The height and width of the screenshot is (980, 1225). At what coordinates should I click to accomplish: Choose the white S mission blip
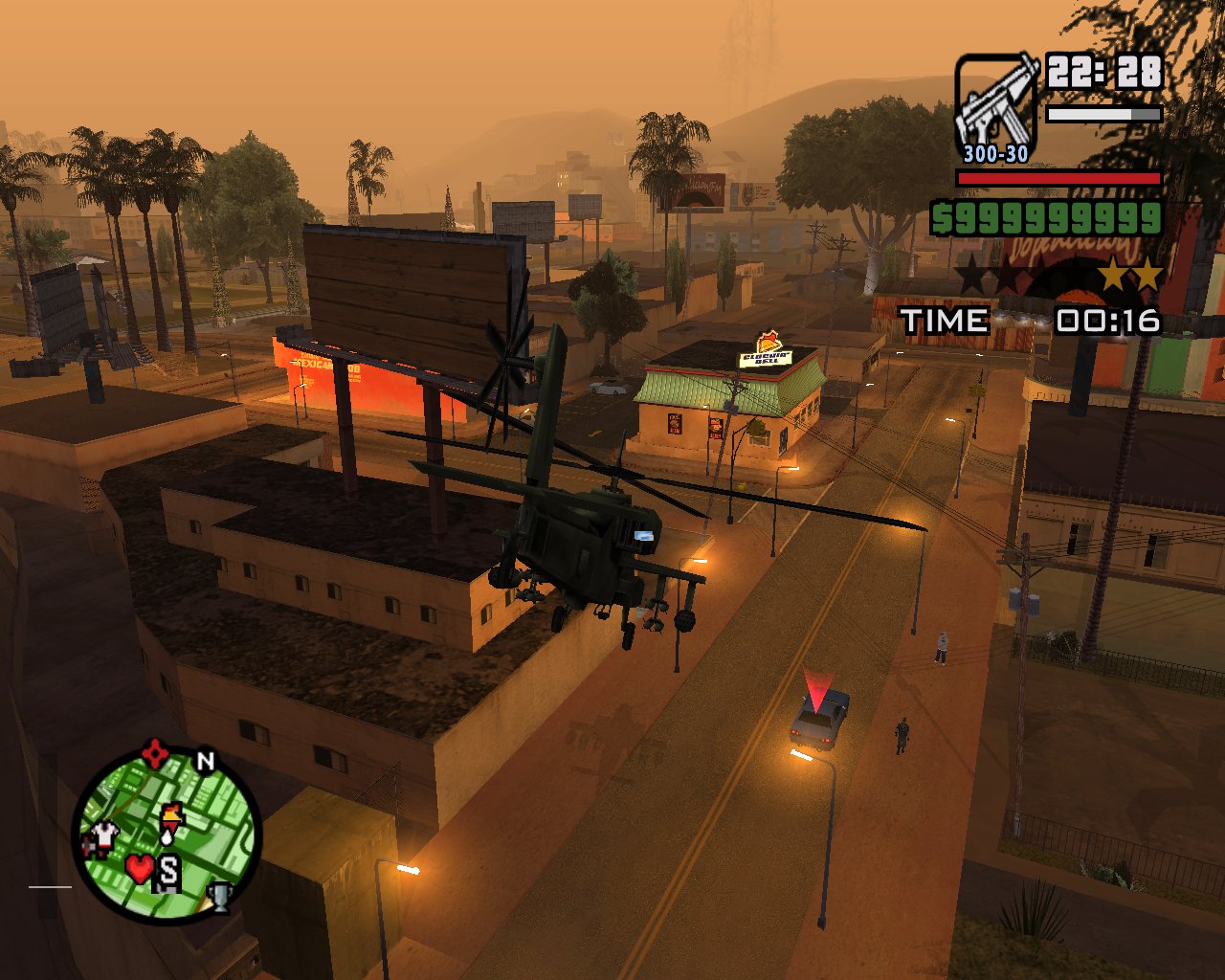(x=168, y=872)
